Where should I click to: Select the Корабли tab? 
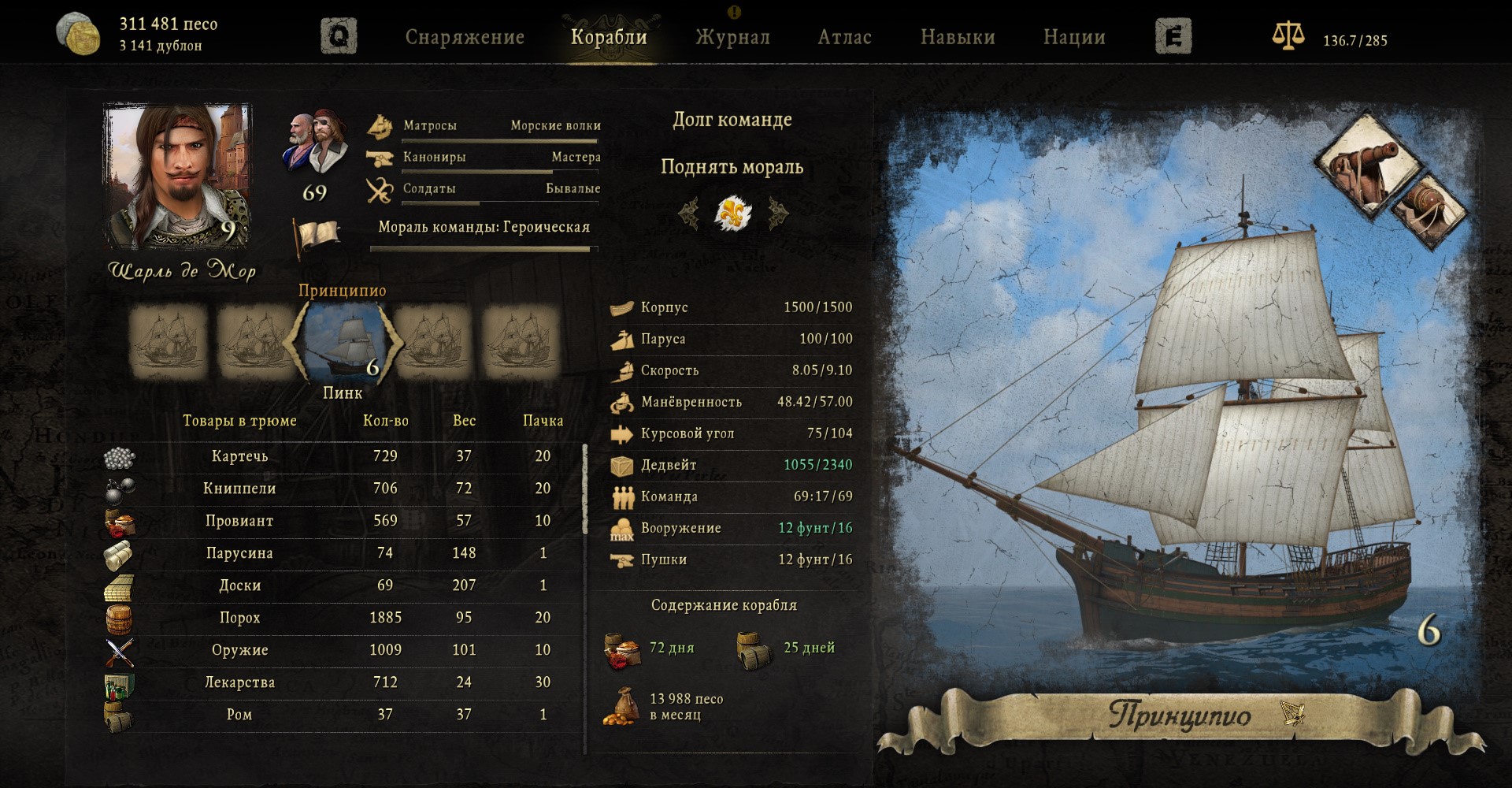pyautogui.click(x=609, y=37)
